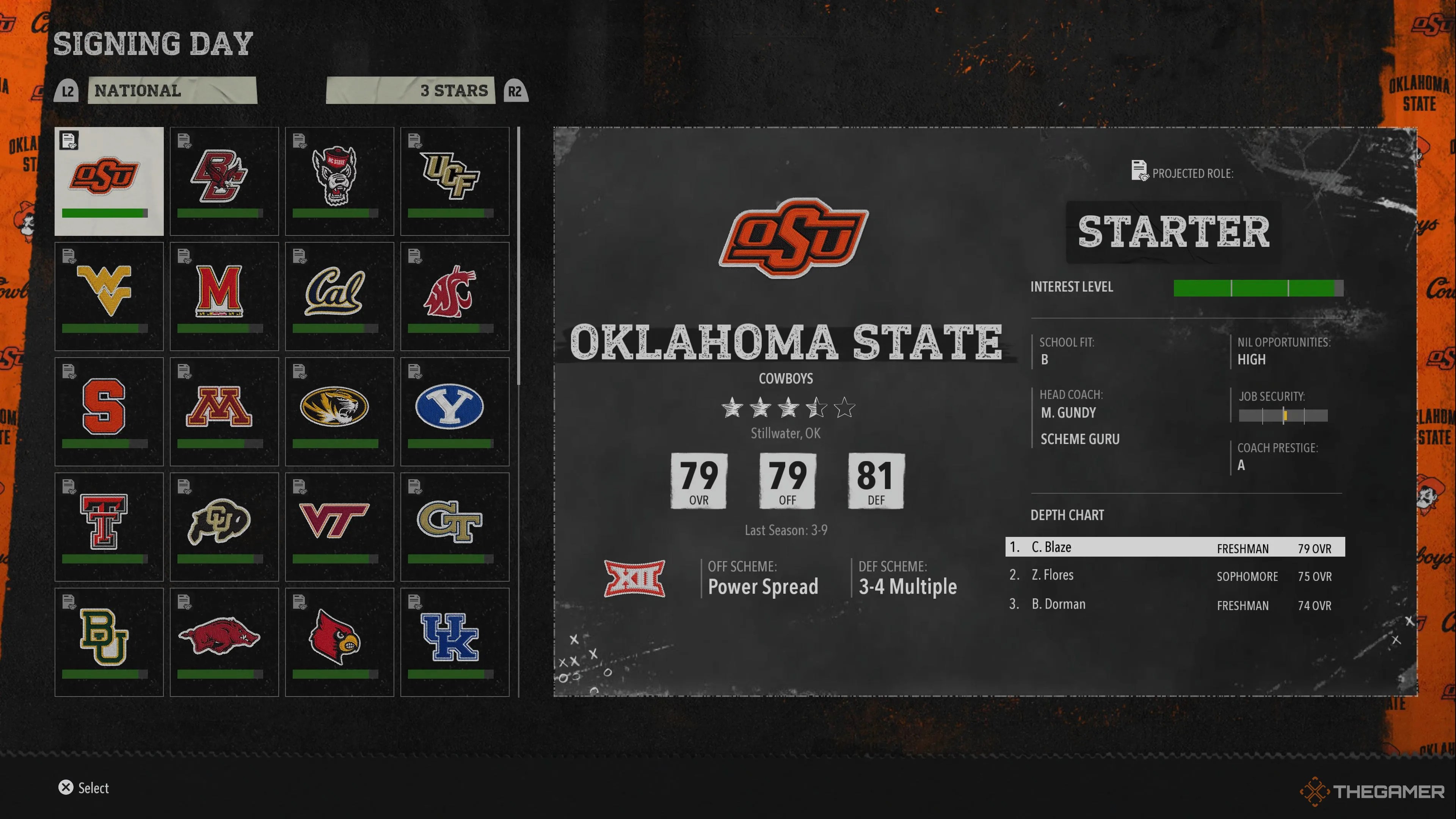Choose the Boston College team tile

click(x=224, y=181)
